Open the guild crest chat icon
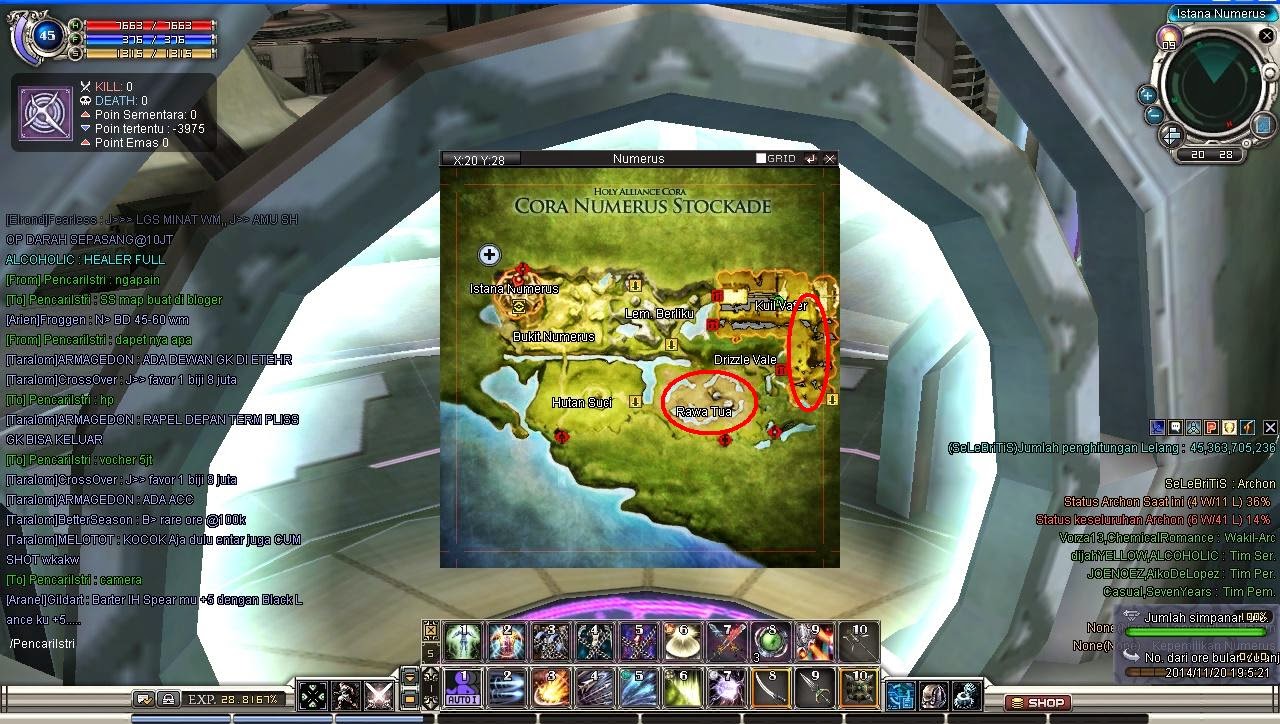The width and height of the screenshot is (1280, 724). pos(1227,427)
